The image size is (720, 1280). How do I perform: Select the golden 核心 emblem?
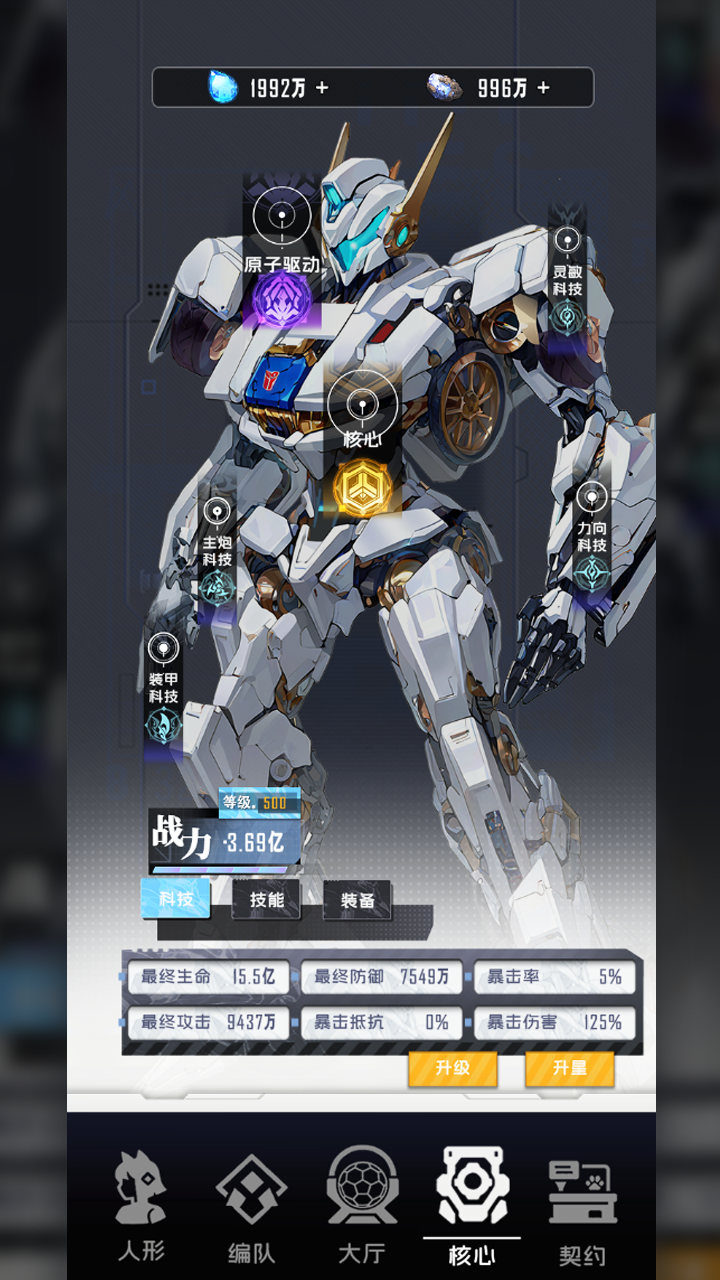[362, 489]
